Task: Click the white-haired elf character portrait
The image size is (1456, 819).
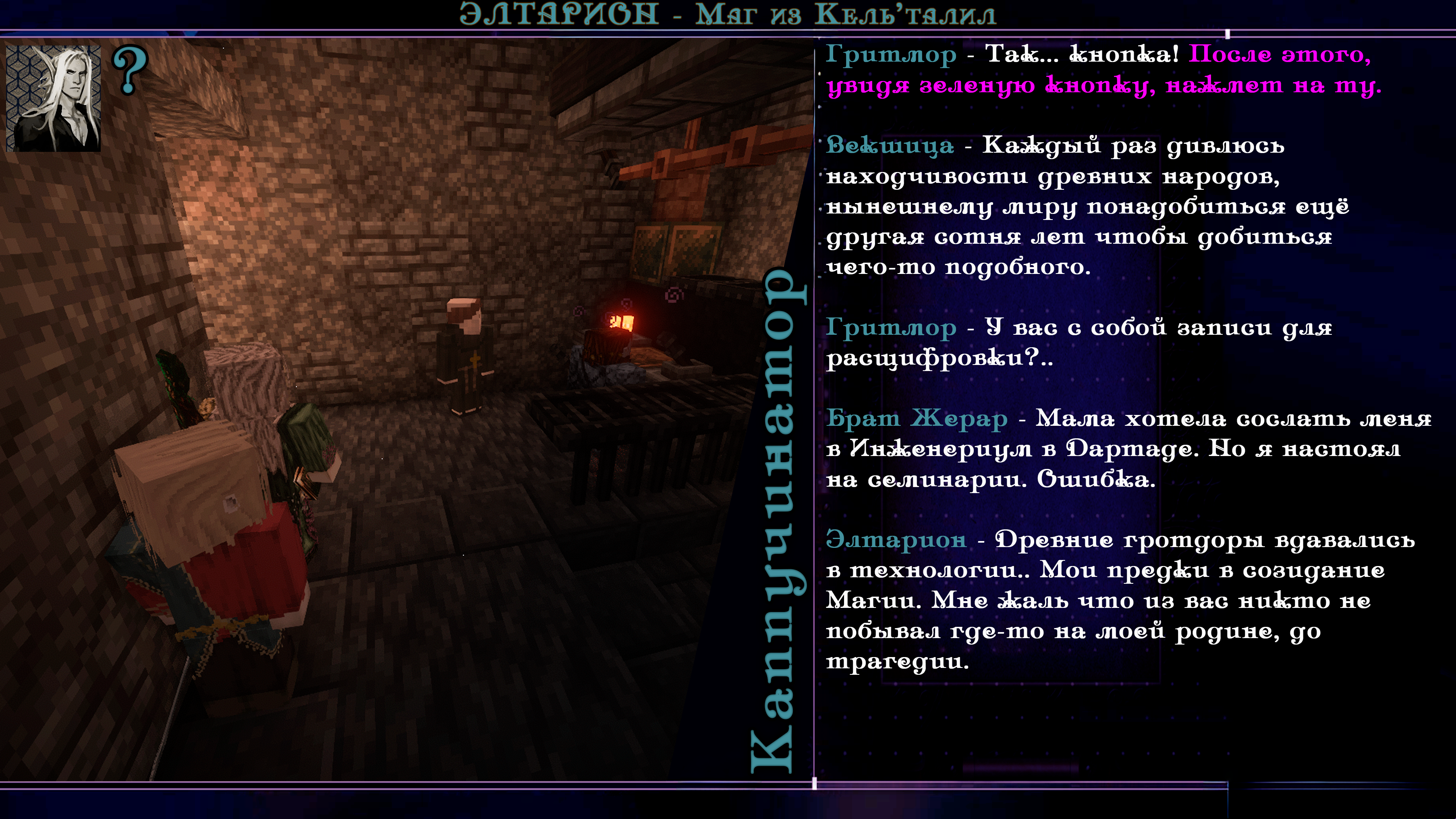Action: click(x=54, y=98)
